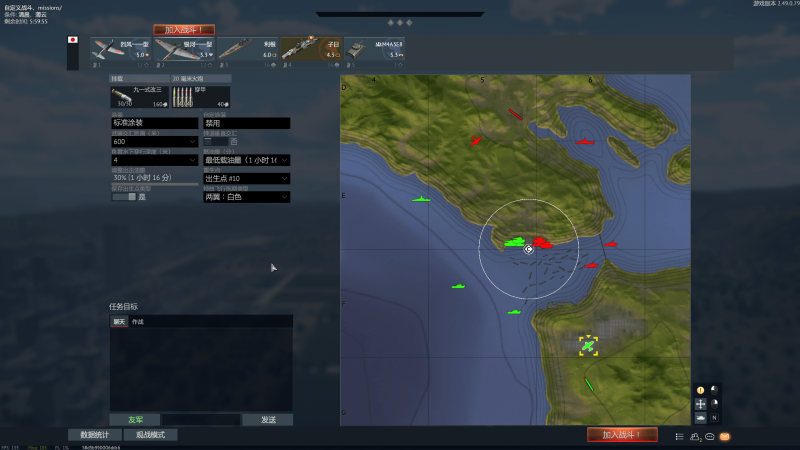The width and height of the screenshot is (800, 450).
Task: Open the 两翼：白色 smoke type dropdown
Action: click(x=246, y=197)
